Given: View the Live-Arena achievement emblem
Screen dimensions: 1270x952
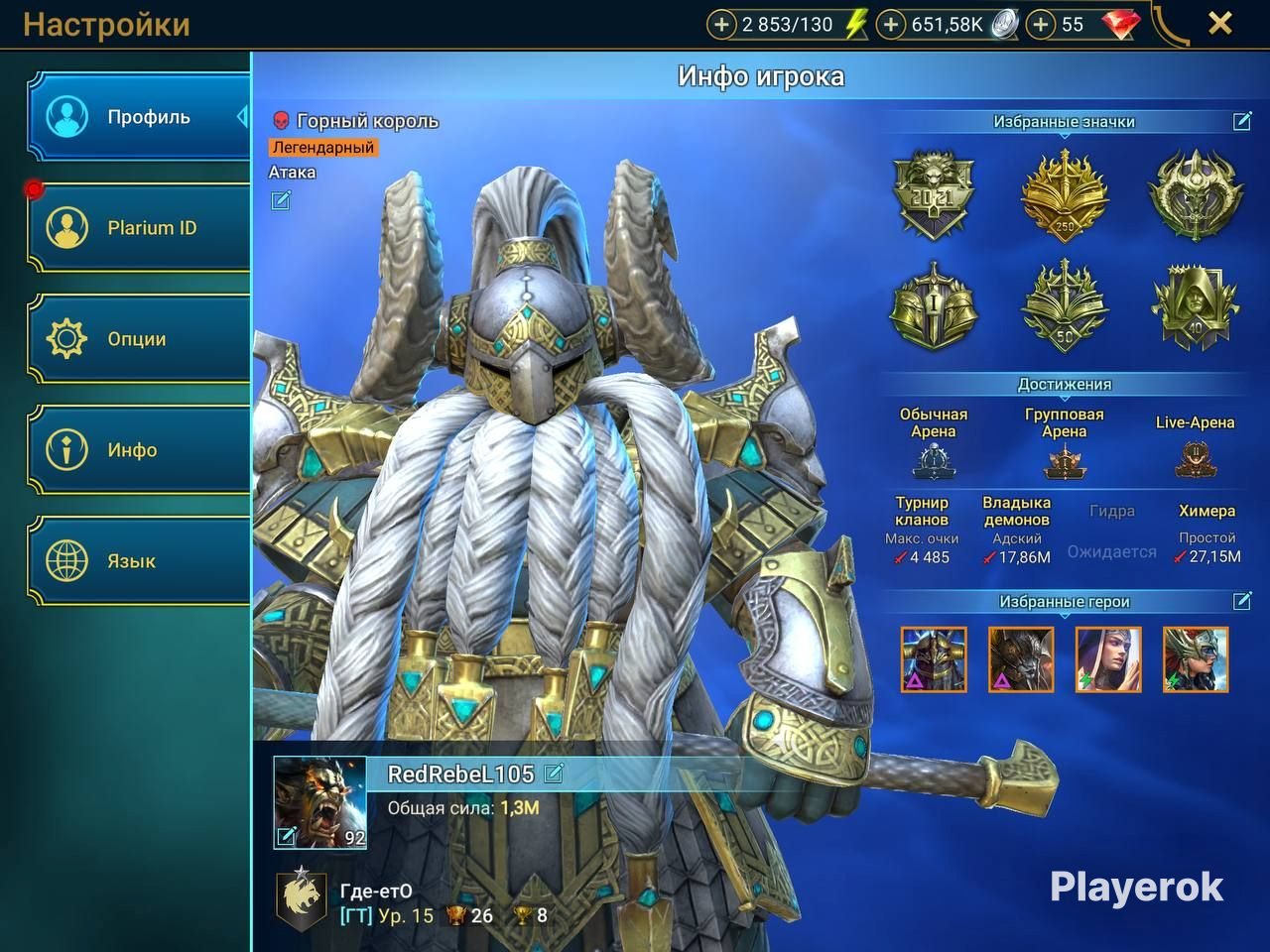Looking at the screenshot, I should pyautogui.click(x=1195, y=460).
